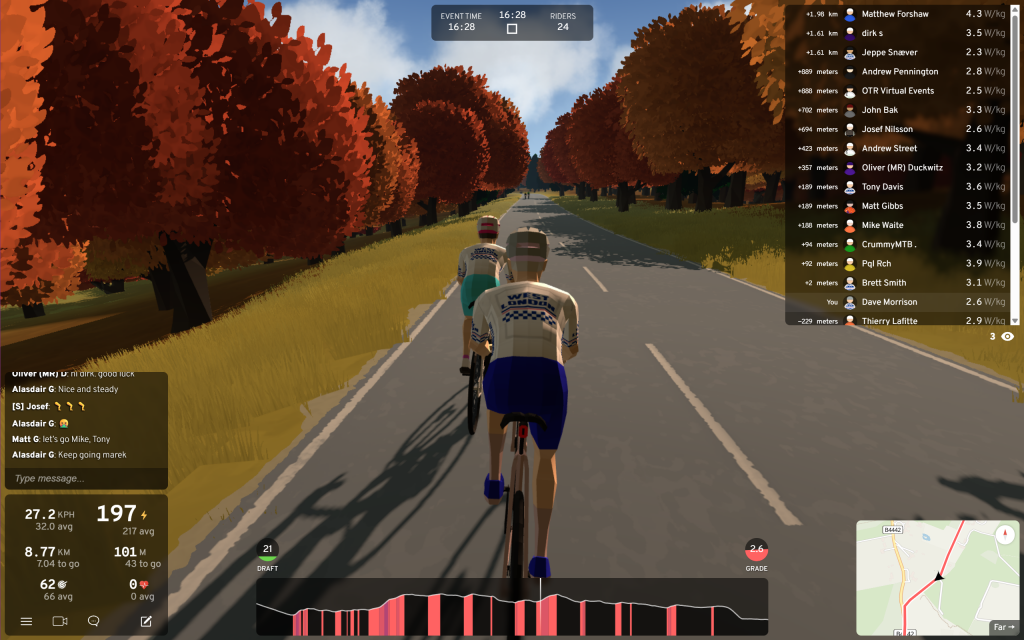Image resolution: width=1024 pixels, height=640 pixels.
Task: Click the edit pencil icon
Action: click(x=146, y=621)
